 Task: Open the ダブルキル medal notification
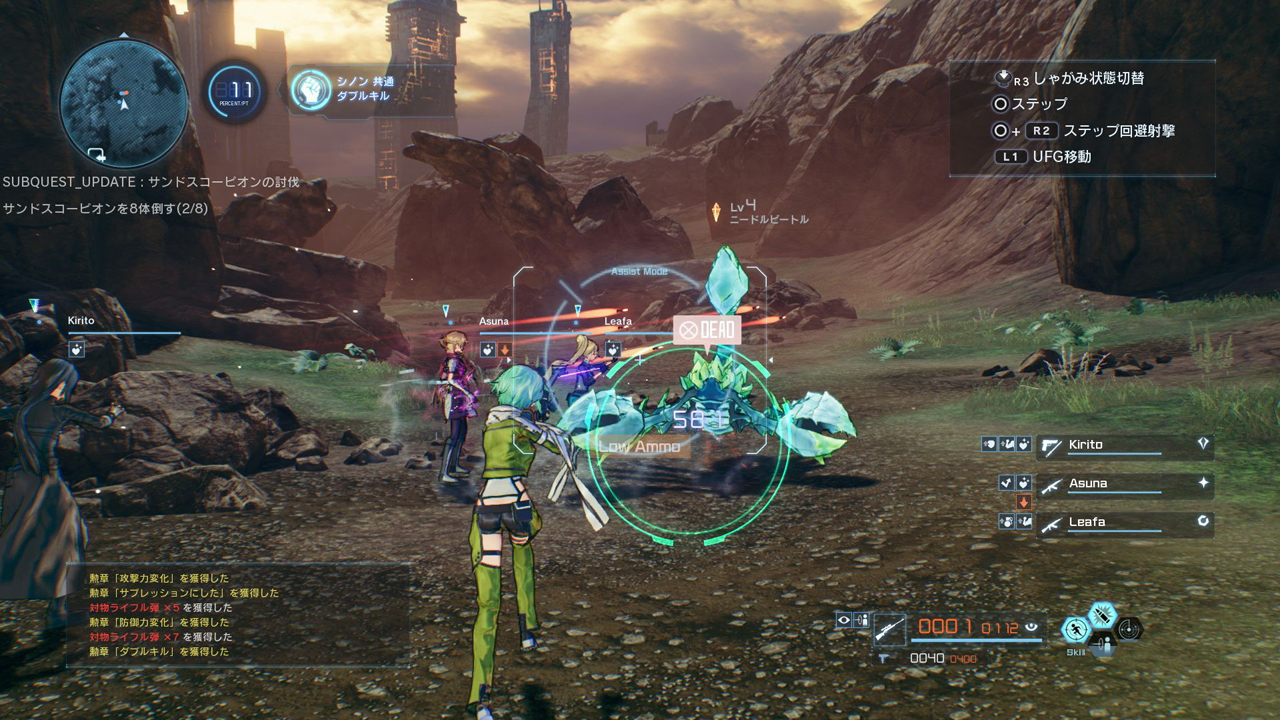pyautogui.click(x=365, y=89)
